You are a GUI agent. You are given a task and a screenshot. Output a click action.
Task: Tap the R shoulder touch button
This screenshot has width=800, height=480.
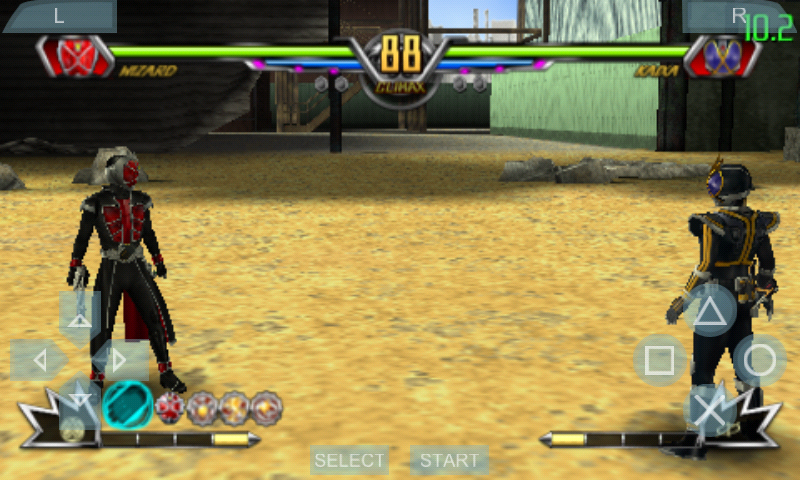click(738, 15)
